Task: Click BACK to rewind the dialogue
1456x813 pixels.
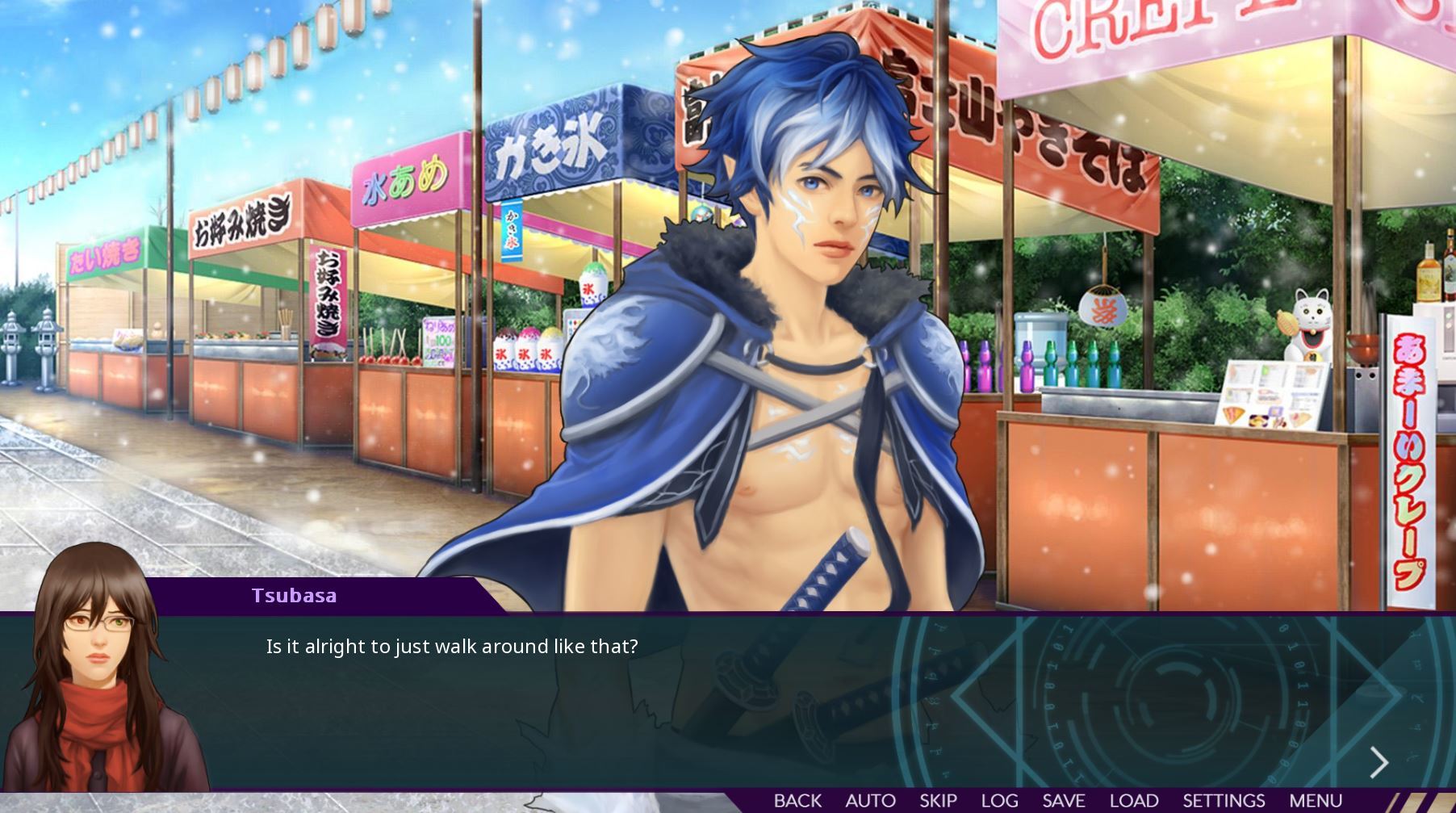Action: 797,800
